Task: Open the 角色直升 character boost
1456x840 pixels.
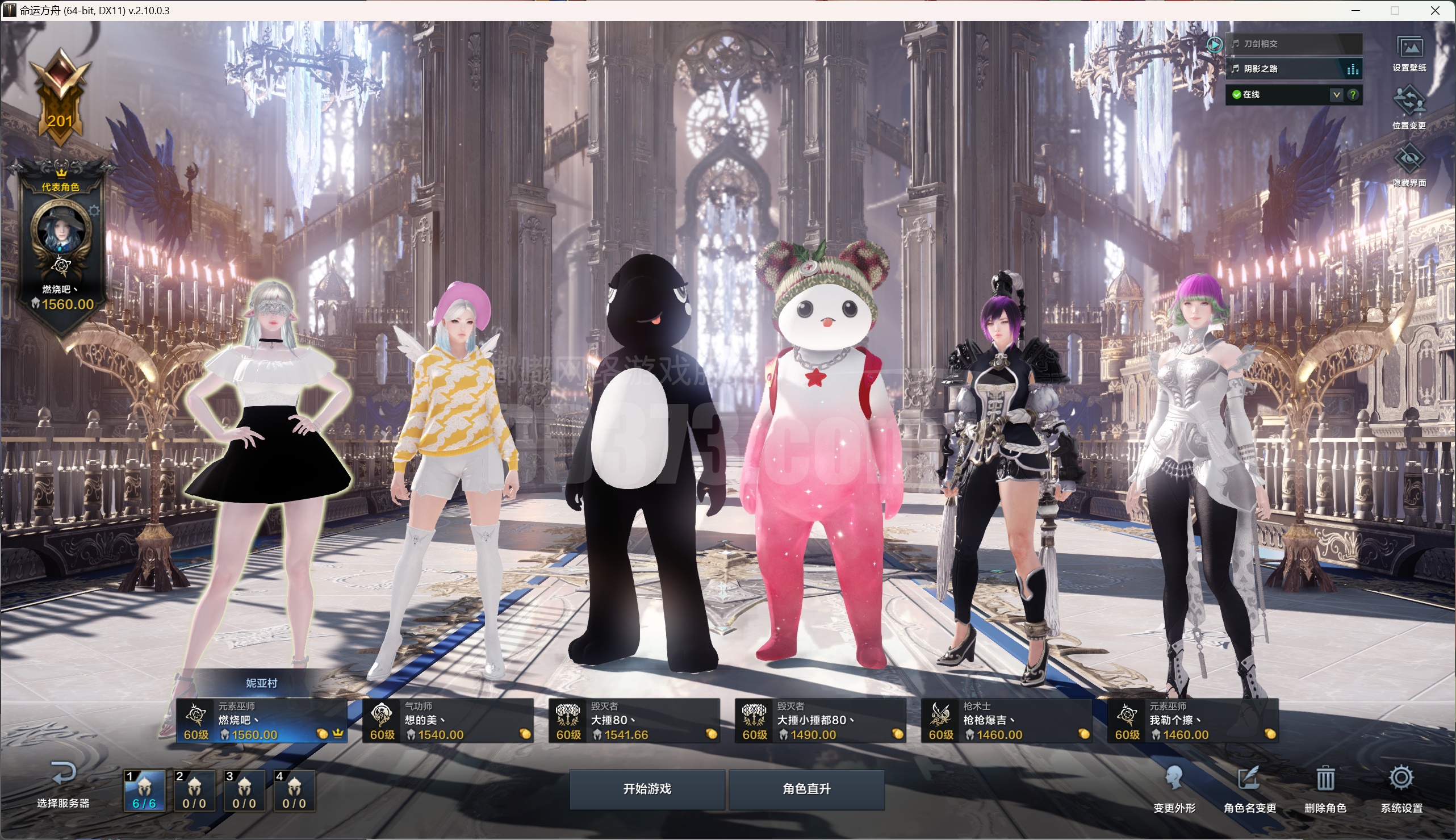Action: 806,789
